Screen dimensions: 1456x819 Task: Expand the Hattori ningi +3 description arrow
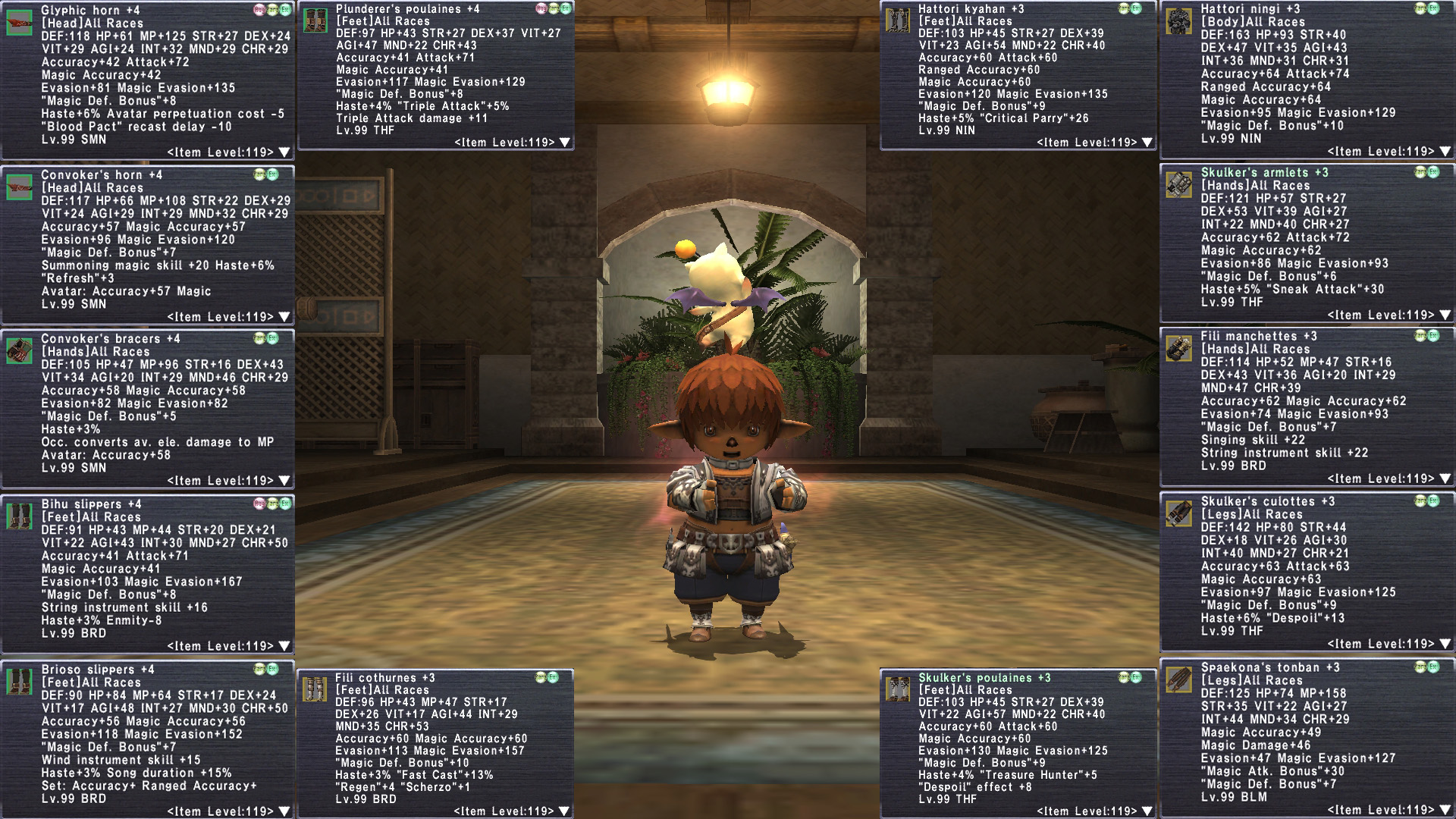click(x=1445, y=152)
